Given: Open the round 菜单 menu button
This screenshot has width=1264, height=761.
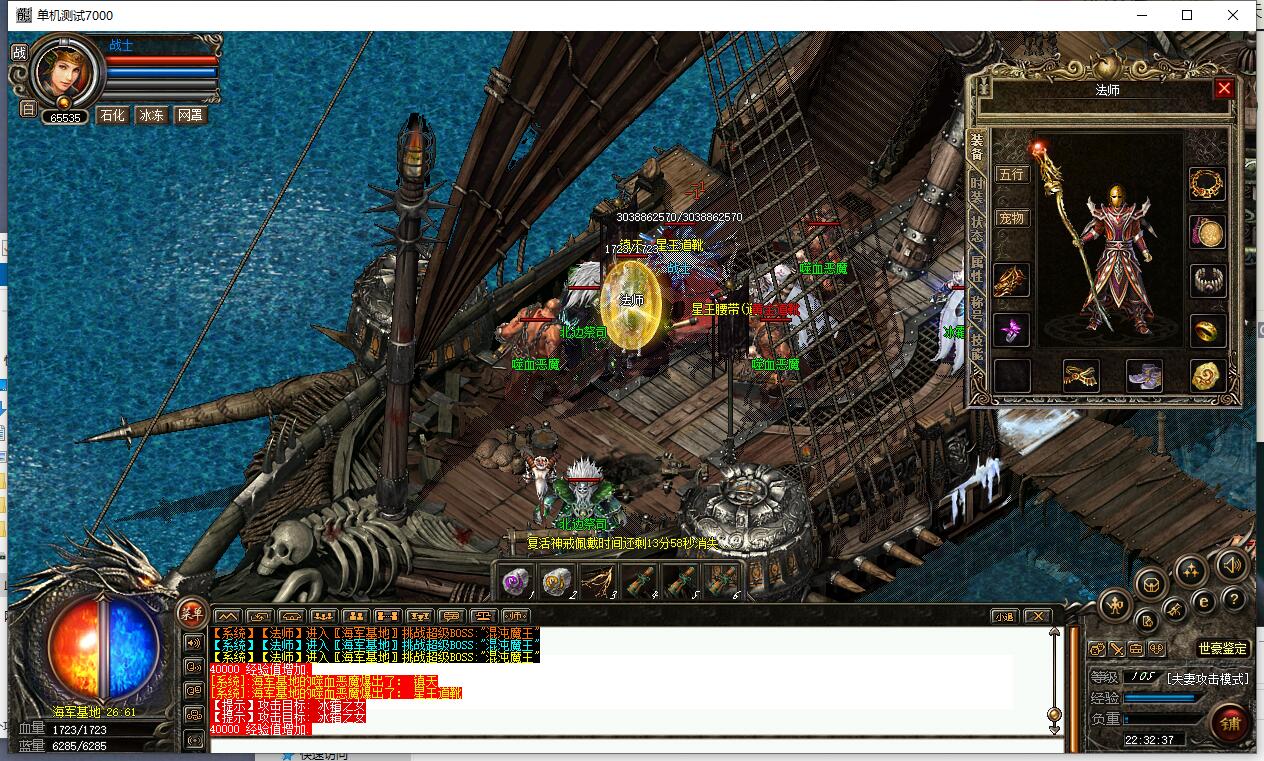Looking at the screenshot, I should (191, 613).
